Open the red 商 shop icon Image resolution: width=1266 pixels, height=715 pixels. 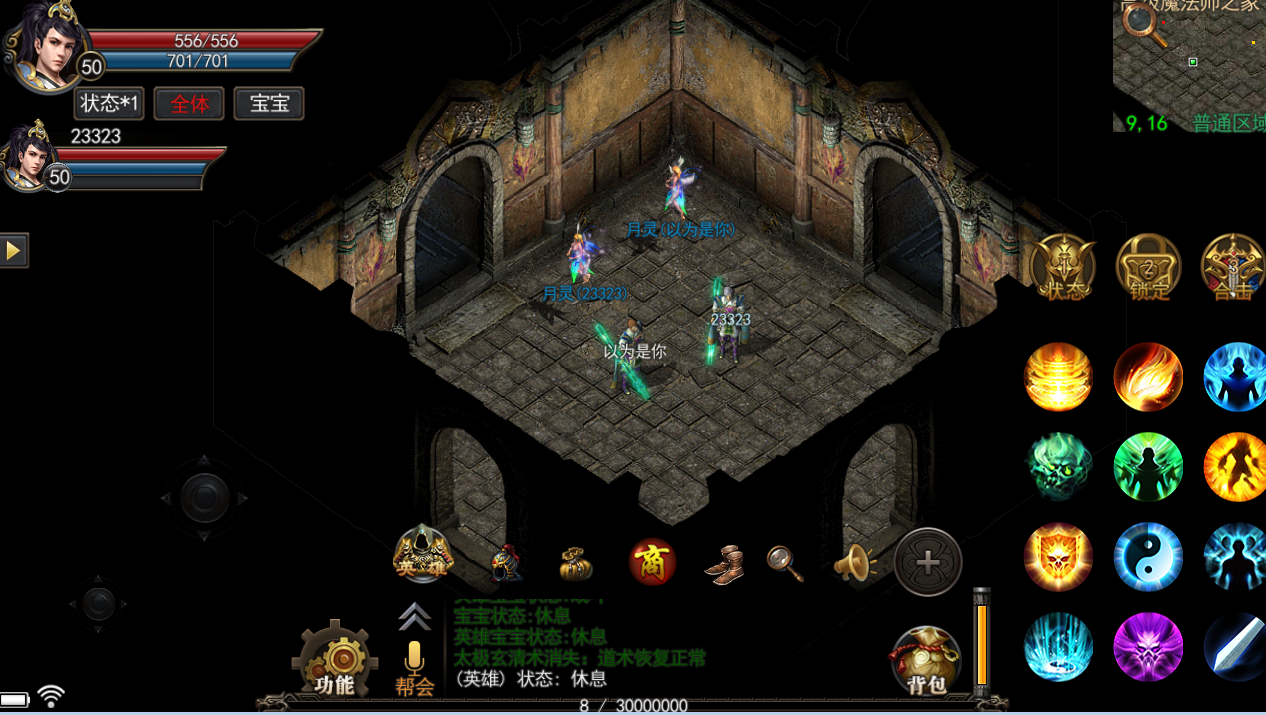click(x=652, y=562)
